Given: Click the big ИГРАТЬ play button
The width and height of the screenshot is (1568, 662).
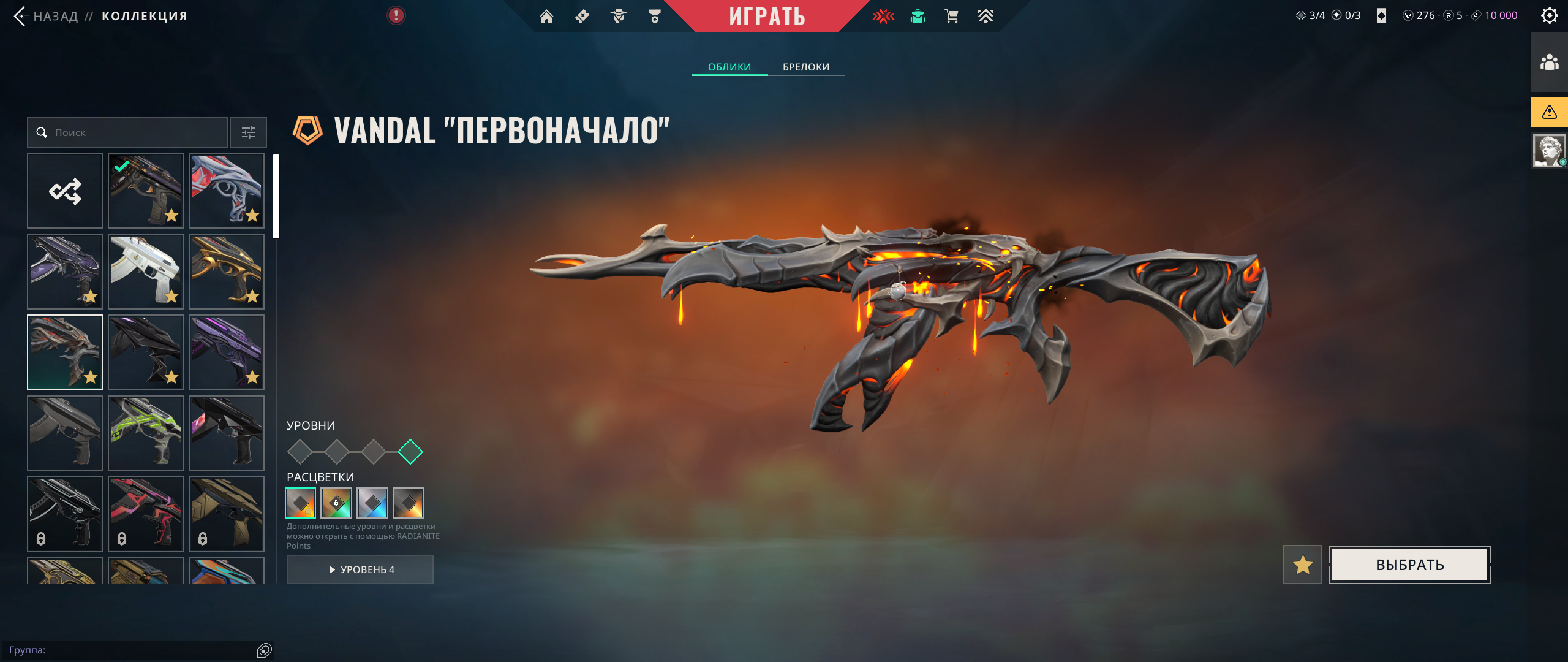Looking at the screenshot, I should [766, 16].
